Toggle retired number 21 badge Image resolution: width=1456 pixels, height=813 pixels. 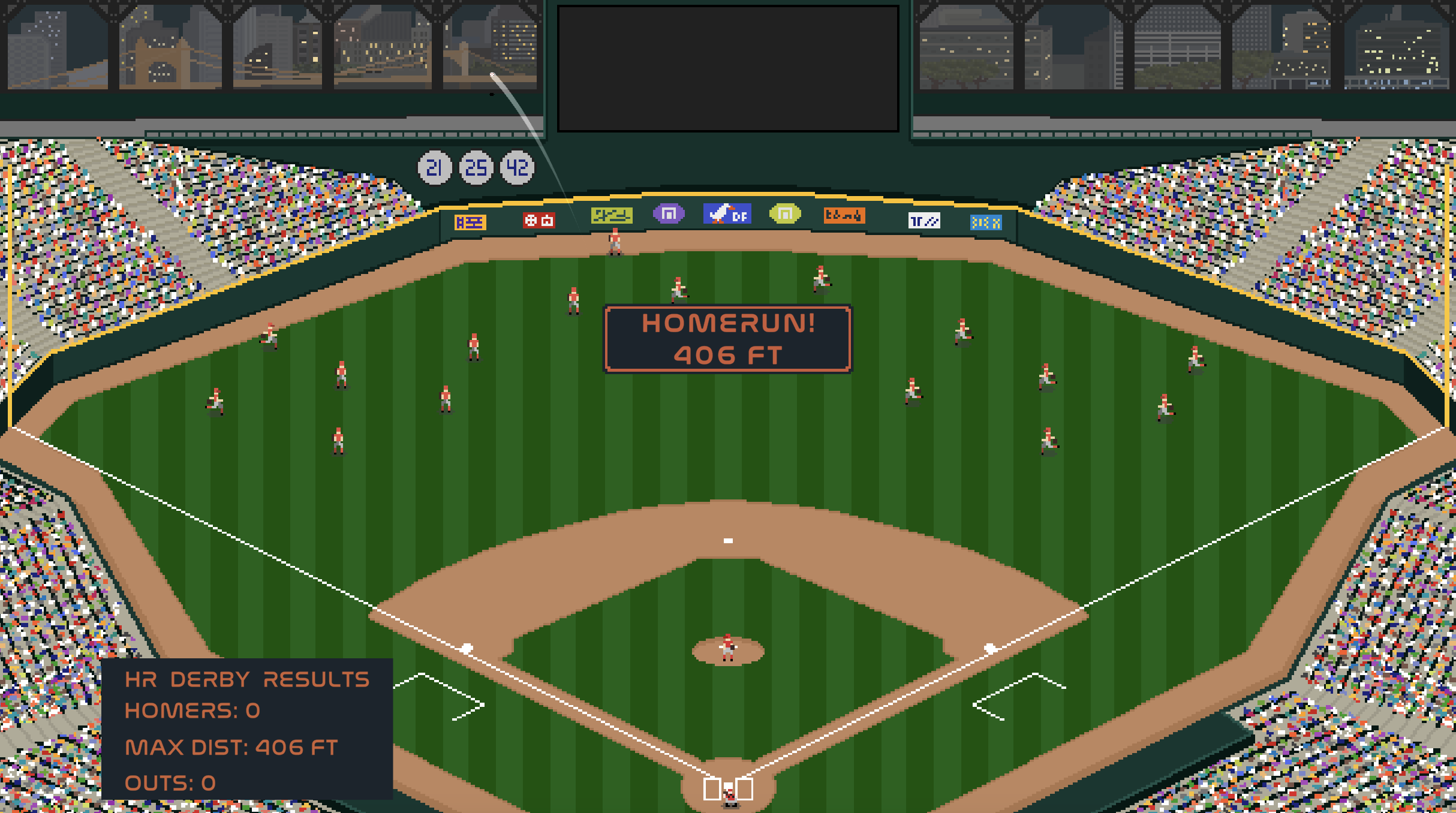[436, 168]
